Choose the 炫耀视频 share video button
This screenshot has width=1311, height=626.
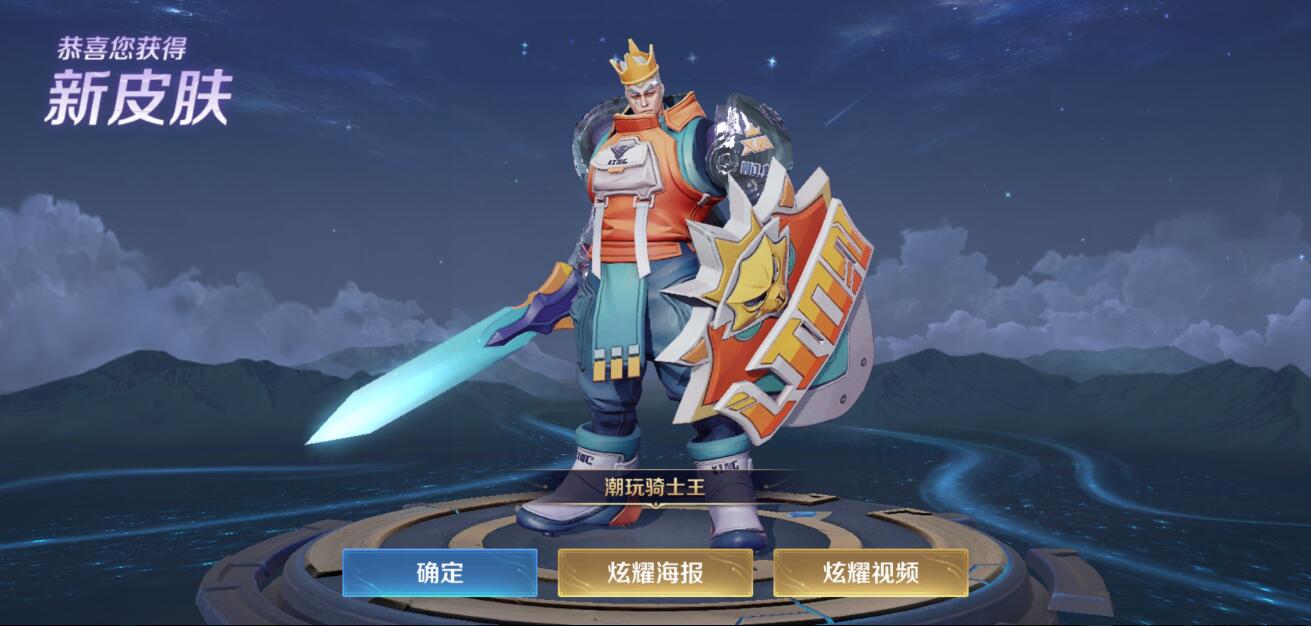870,572
